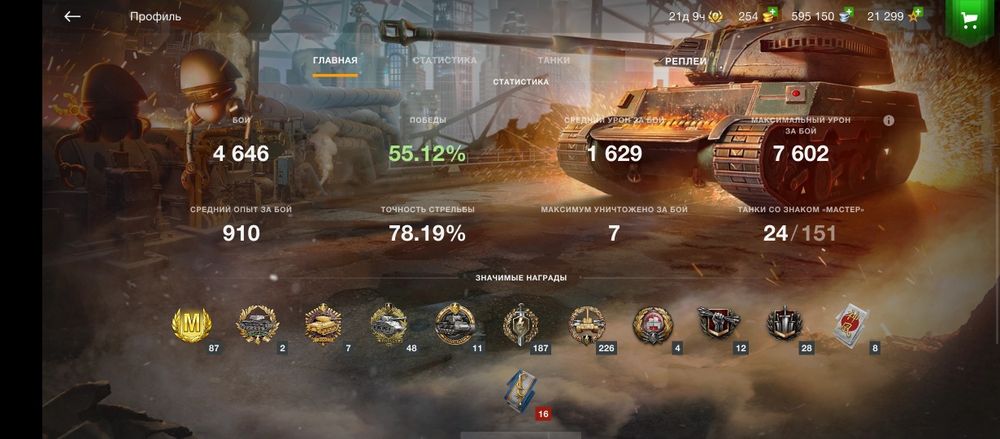Select the gold Master 'M' badge award
The image size is (1000, 439).
click(191, 324)
